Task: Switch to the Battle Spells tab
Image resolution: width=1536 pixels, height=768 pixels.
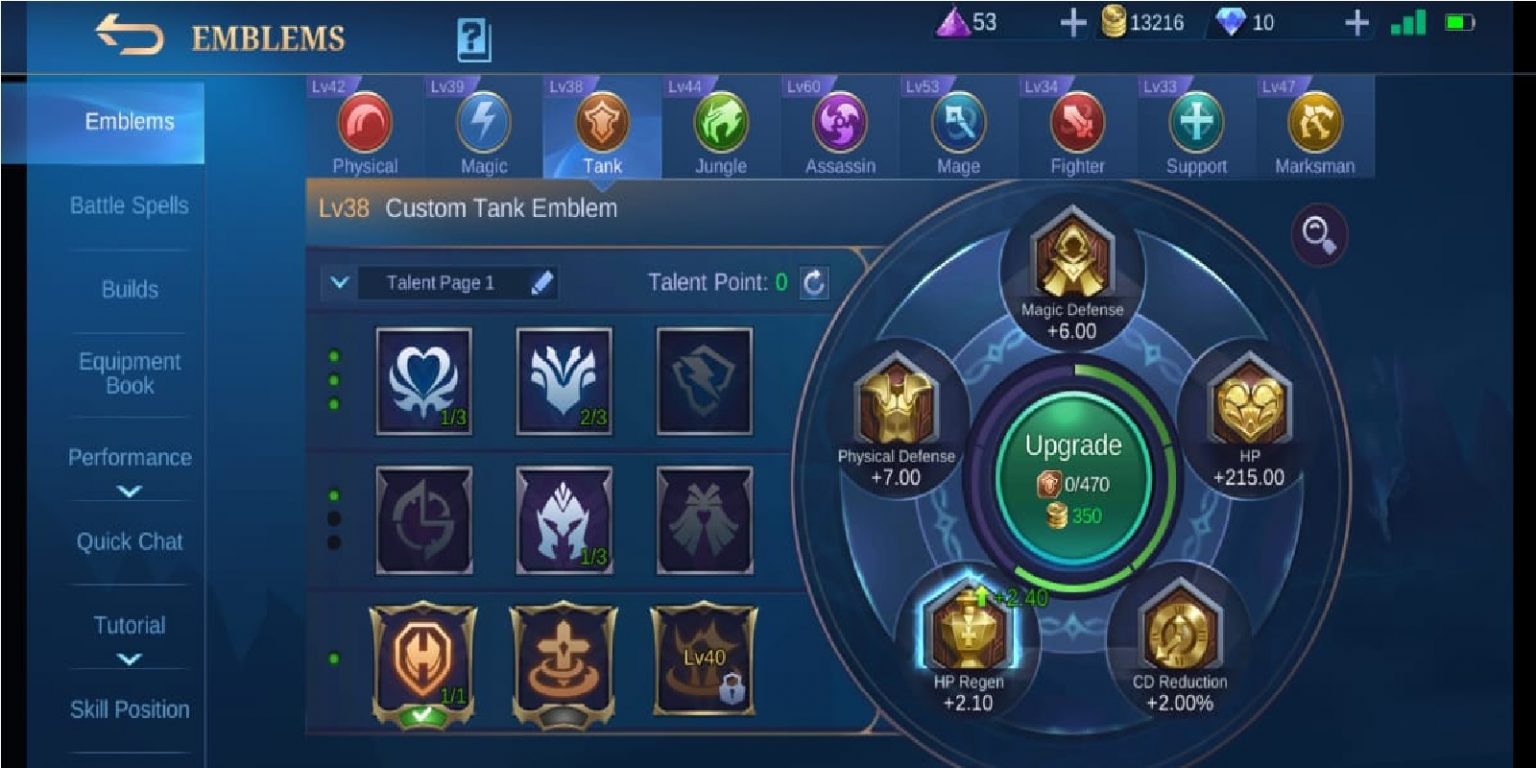Action: pyautogui.click(x=129, y=205)
